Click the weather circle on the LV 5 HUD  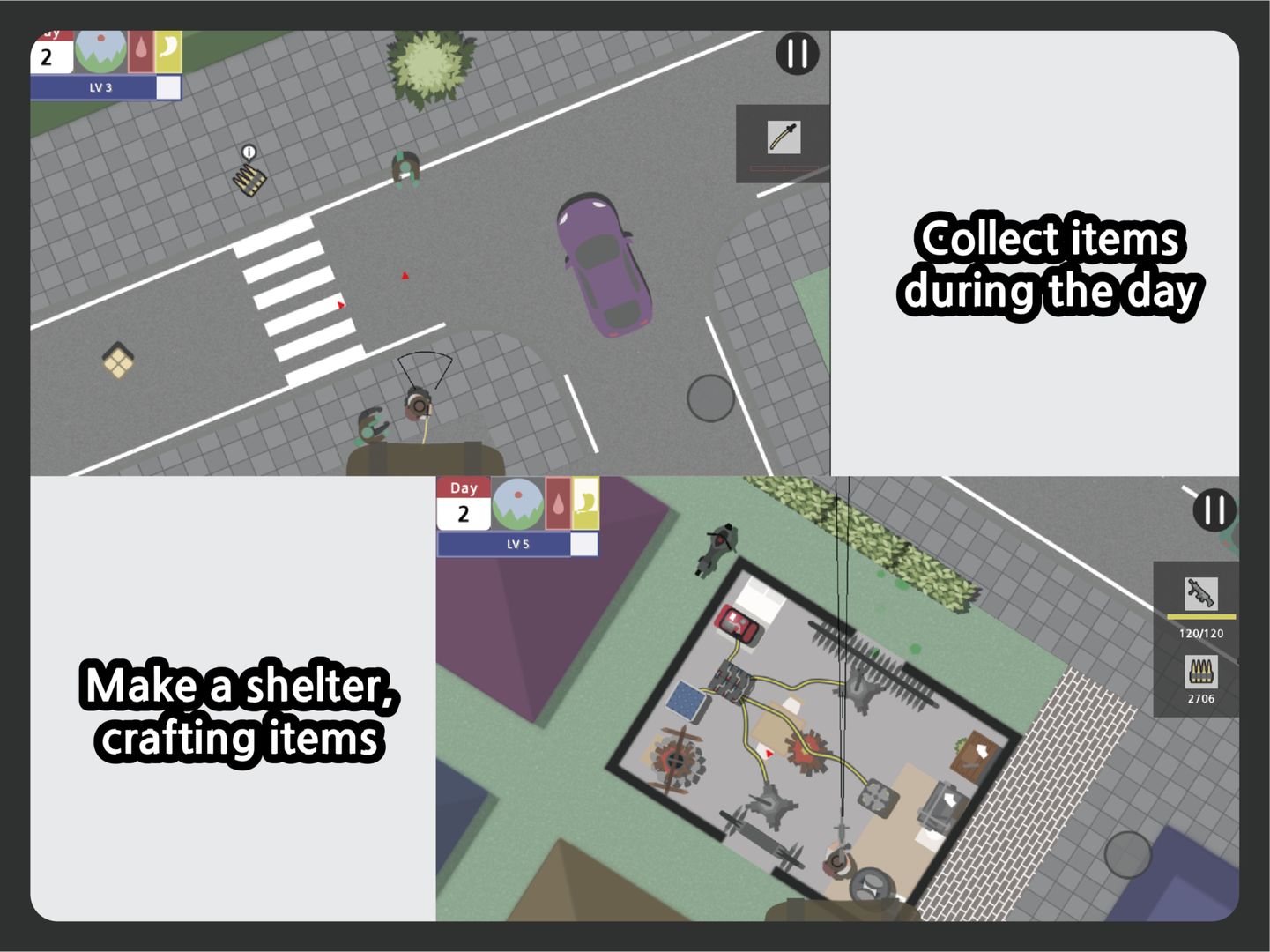click(x=518, y=507)
